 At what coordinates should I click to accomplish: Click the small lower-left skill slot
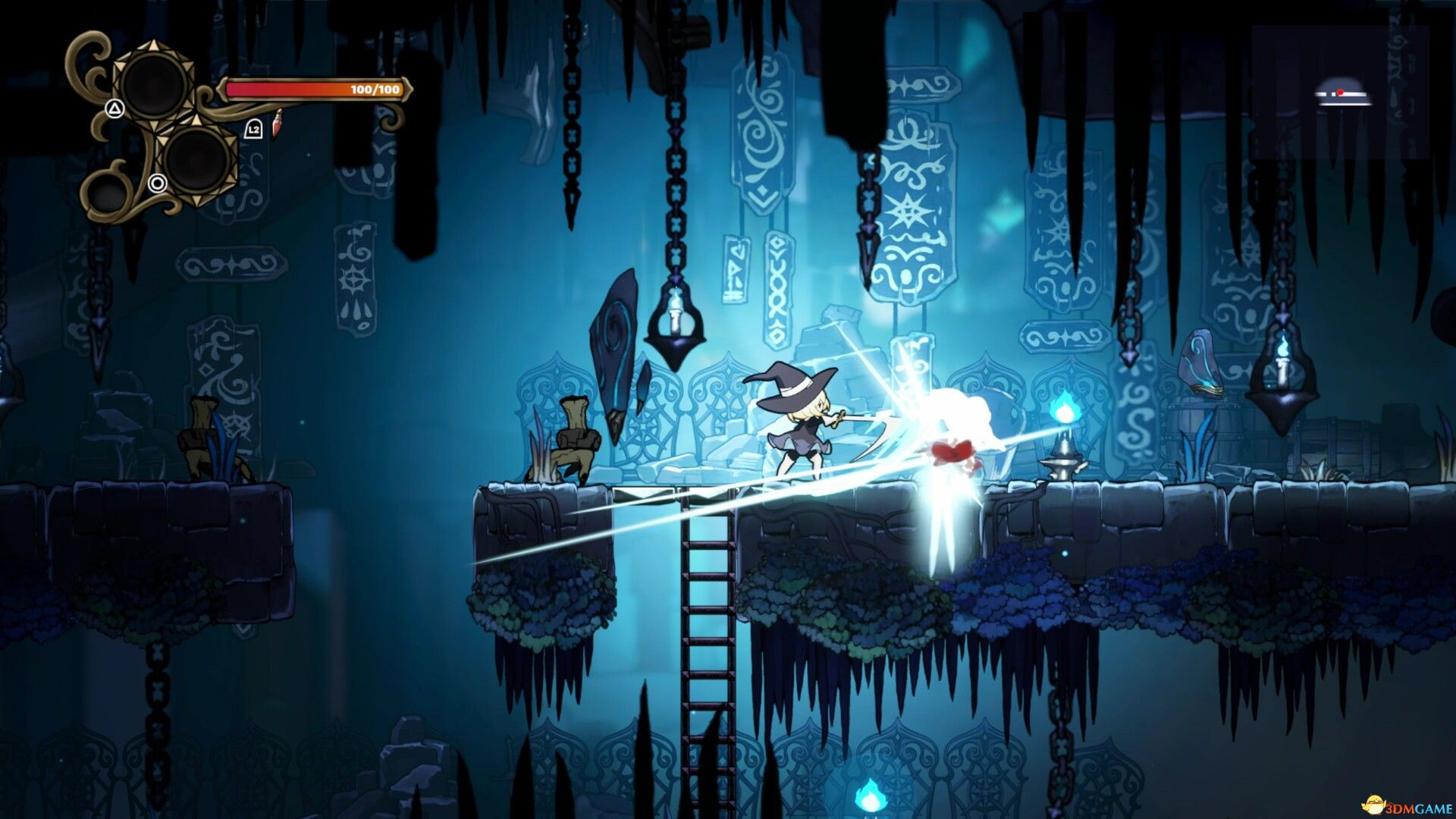click(108, 193)
